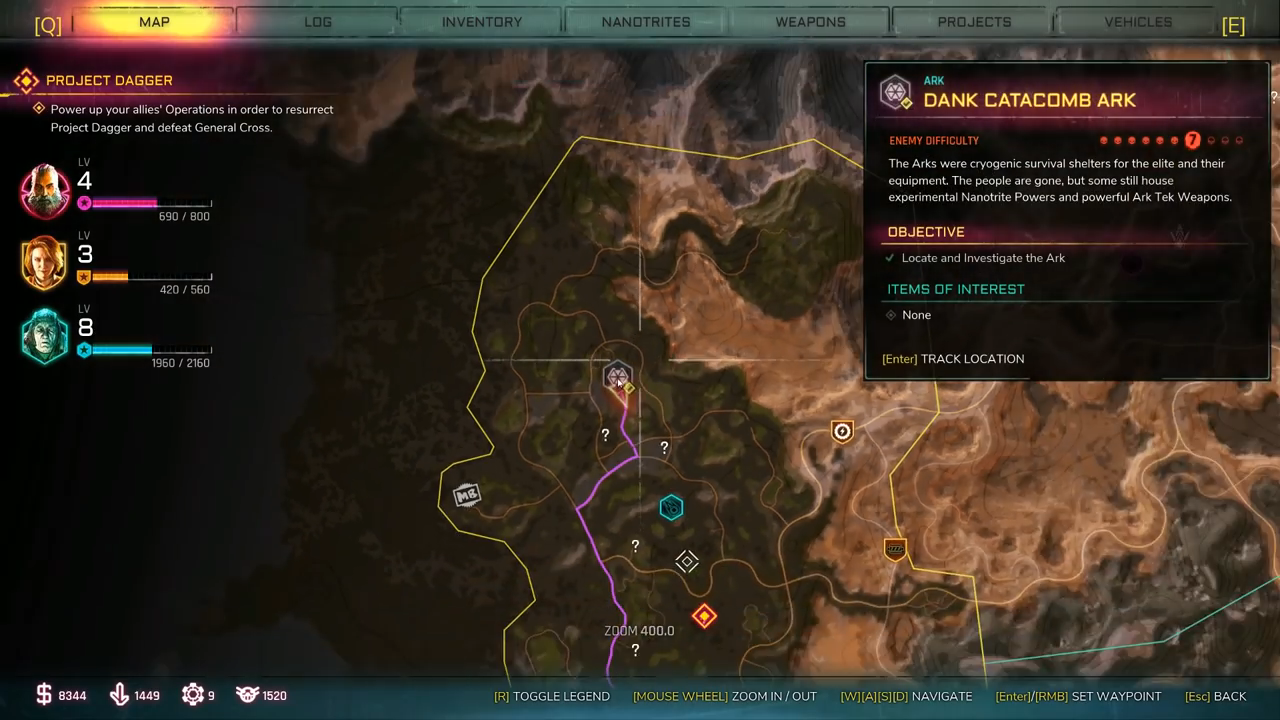The height and width of the screenshot is (720, 1280).
Task: Switch to the Vehicles tab
Action: [x=1138, y=22]
